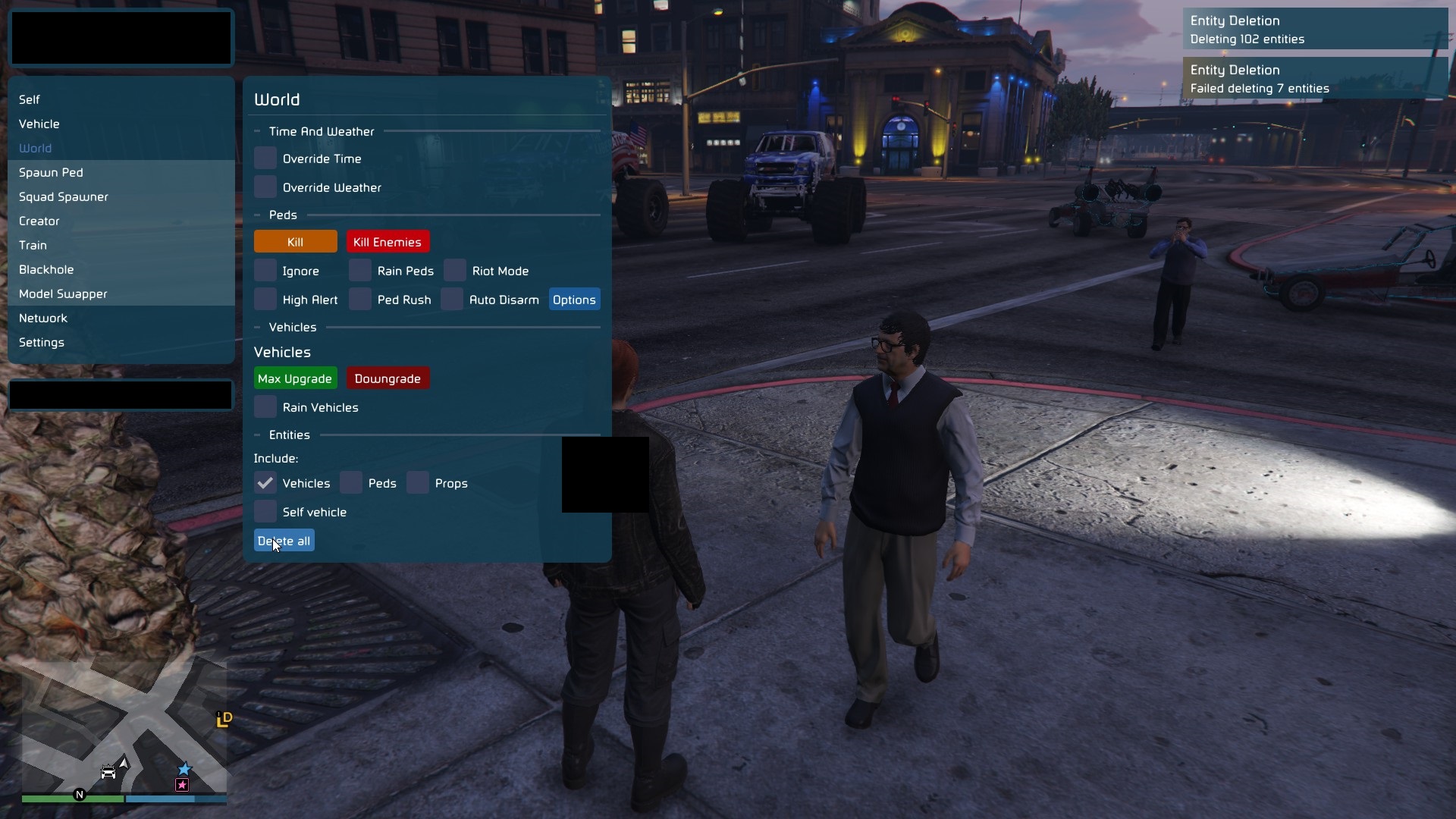The width and height of the screenshot is (1456, 819).
Task: Click Max Upgrade for vehicles
Action: [295, 378]
